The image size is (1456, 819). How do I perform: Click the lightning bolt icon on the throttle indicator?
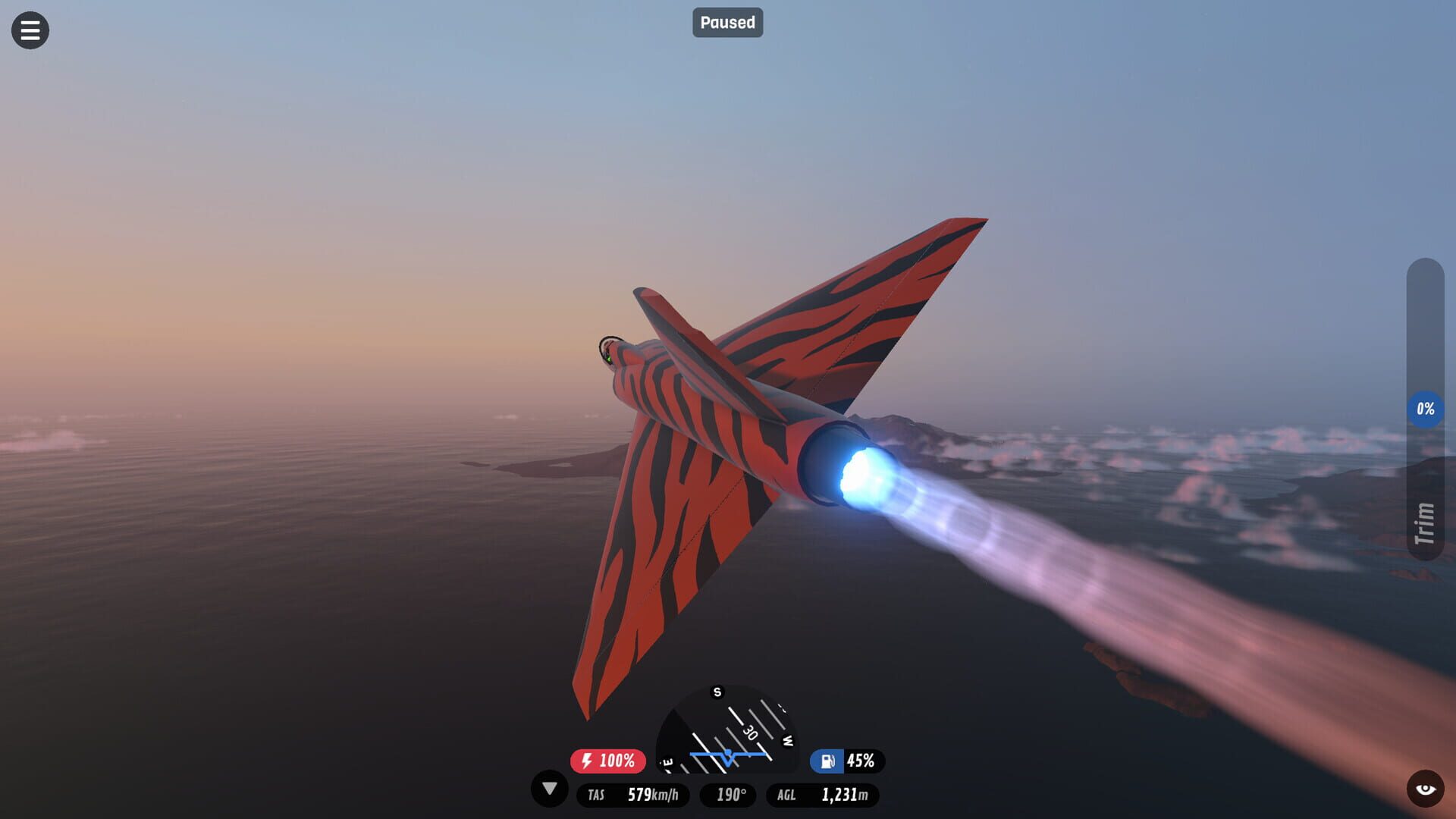click(x=585, y=761)
